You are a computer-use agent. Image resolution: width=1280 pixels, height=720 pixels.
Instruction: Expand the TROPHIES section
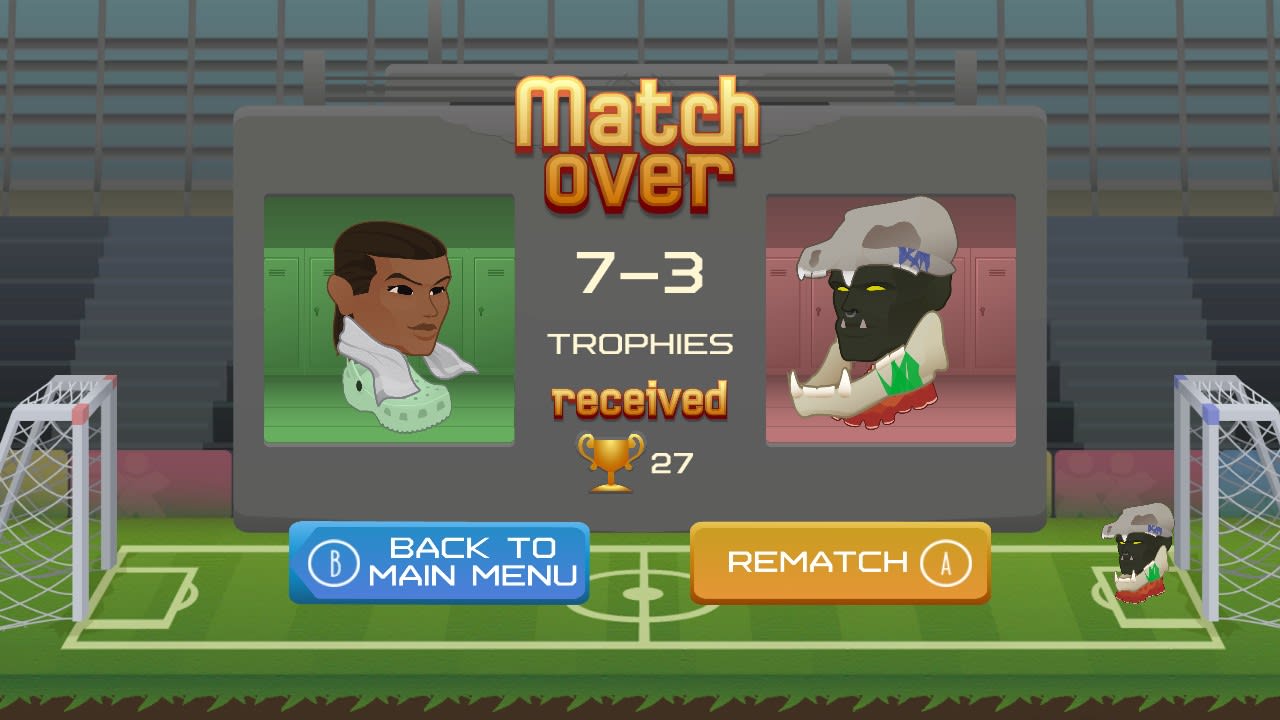pos(638,343)
